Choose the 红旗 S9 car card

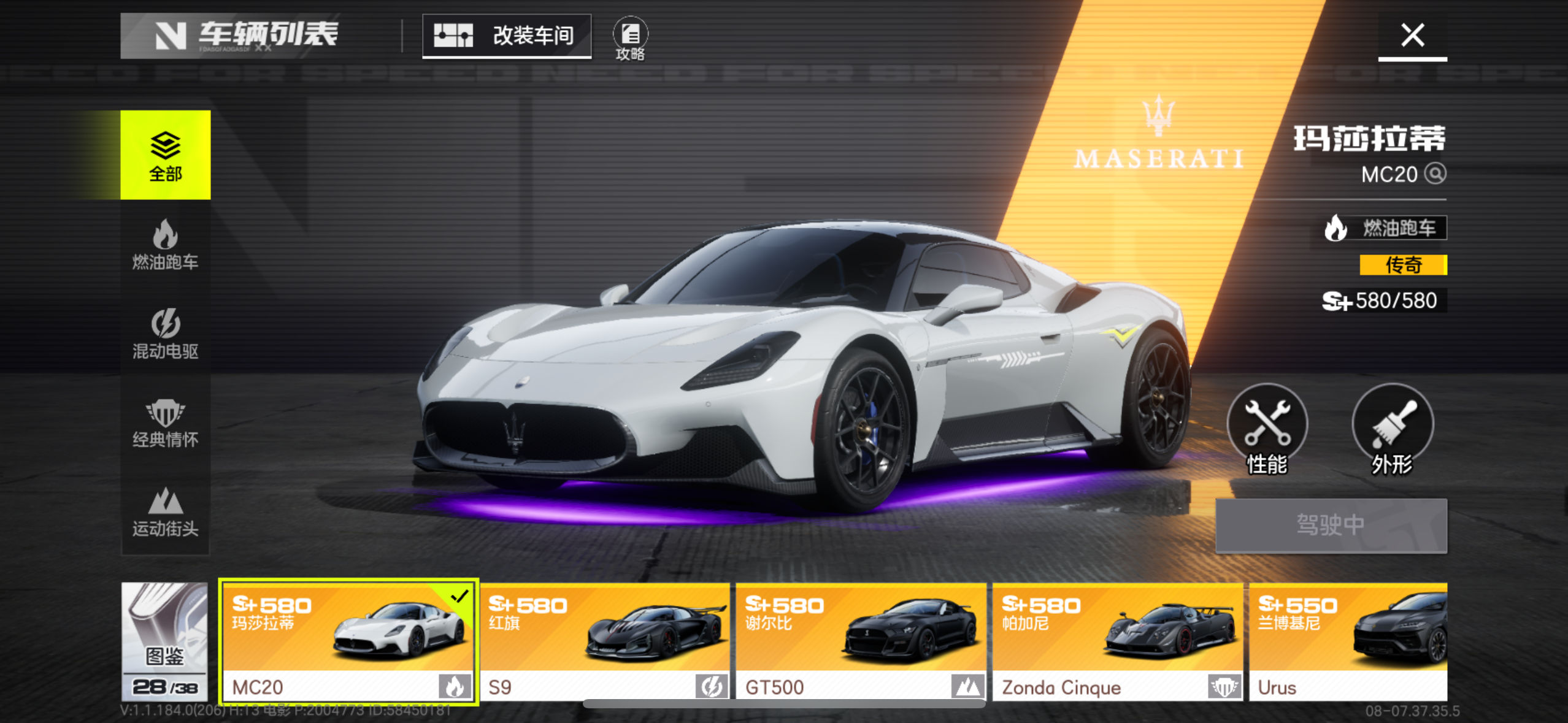pyautogui.click(x=605, y=641)
